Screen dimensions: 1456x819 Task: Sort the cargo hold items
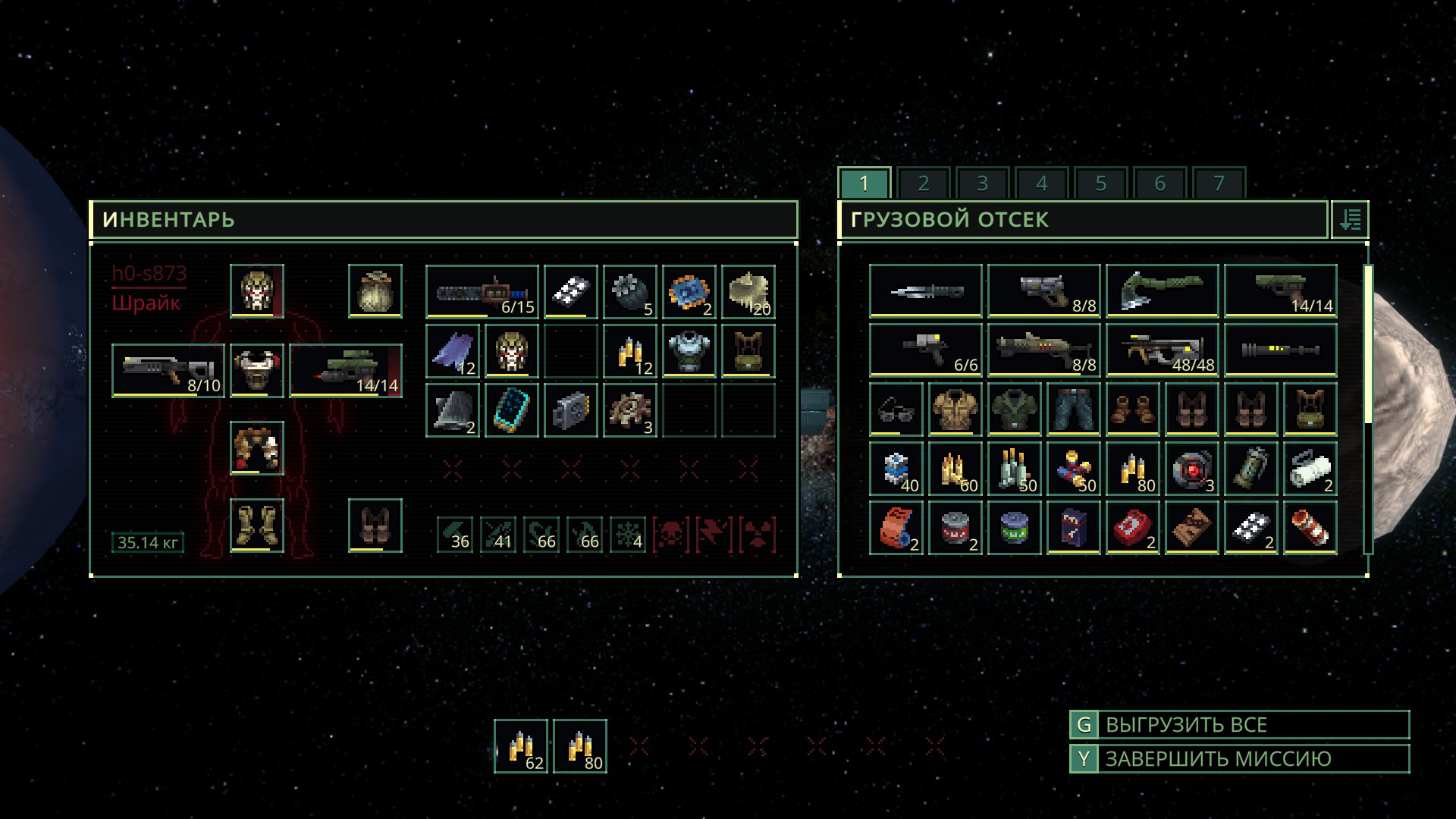pyautogui.click(x=1350, y=220)
